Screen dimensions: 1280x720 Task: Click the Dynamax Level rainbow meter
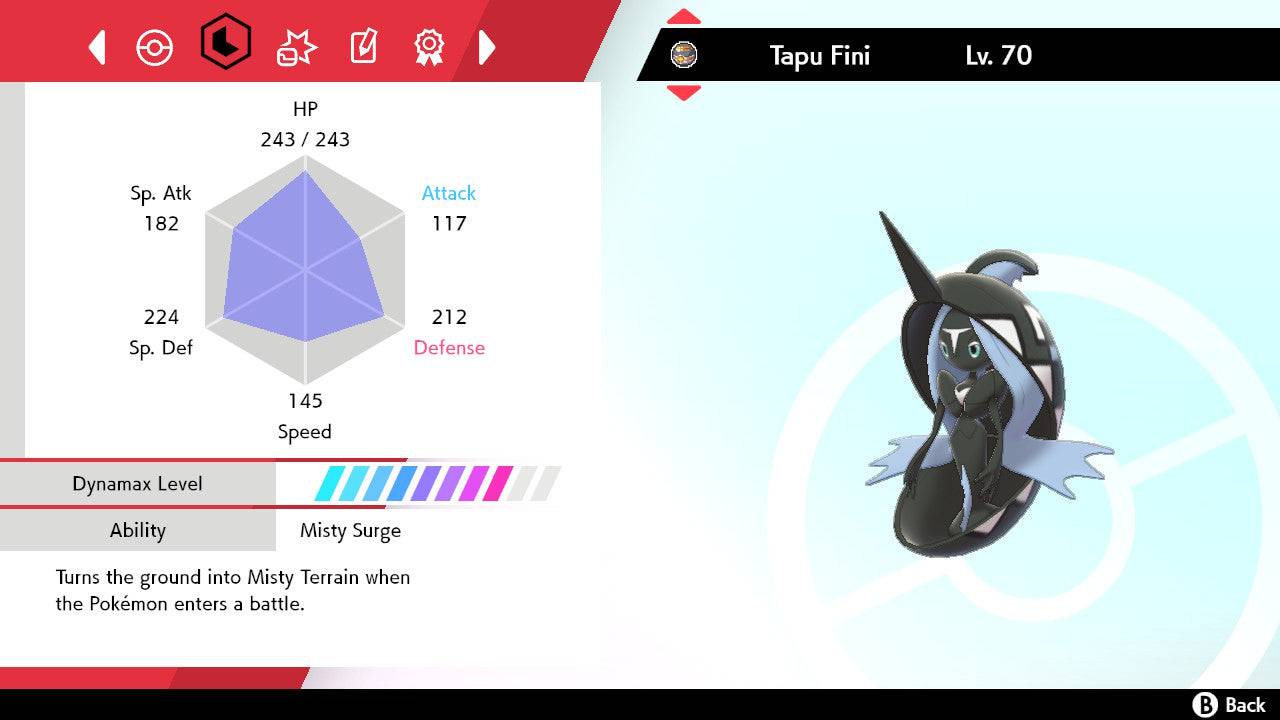coord(435,483)
